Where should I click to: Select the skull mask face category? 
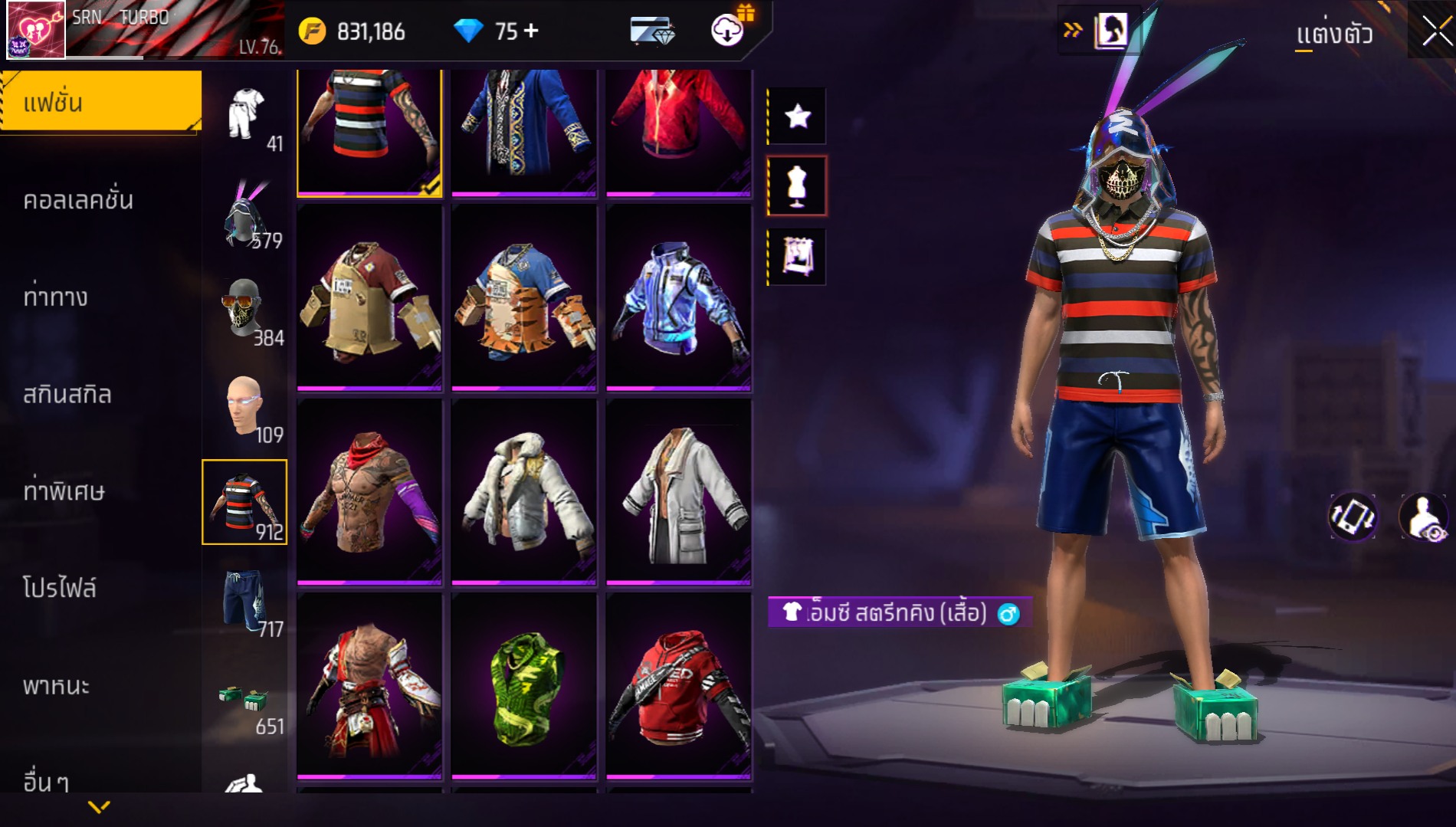[244, 310]
